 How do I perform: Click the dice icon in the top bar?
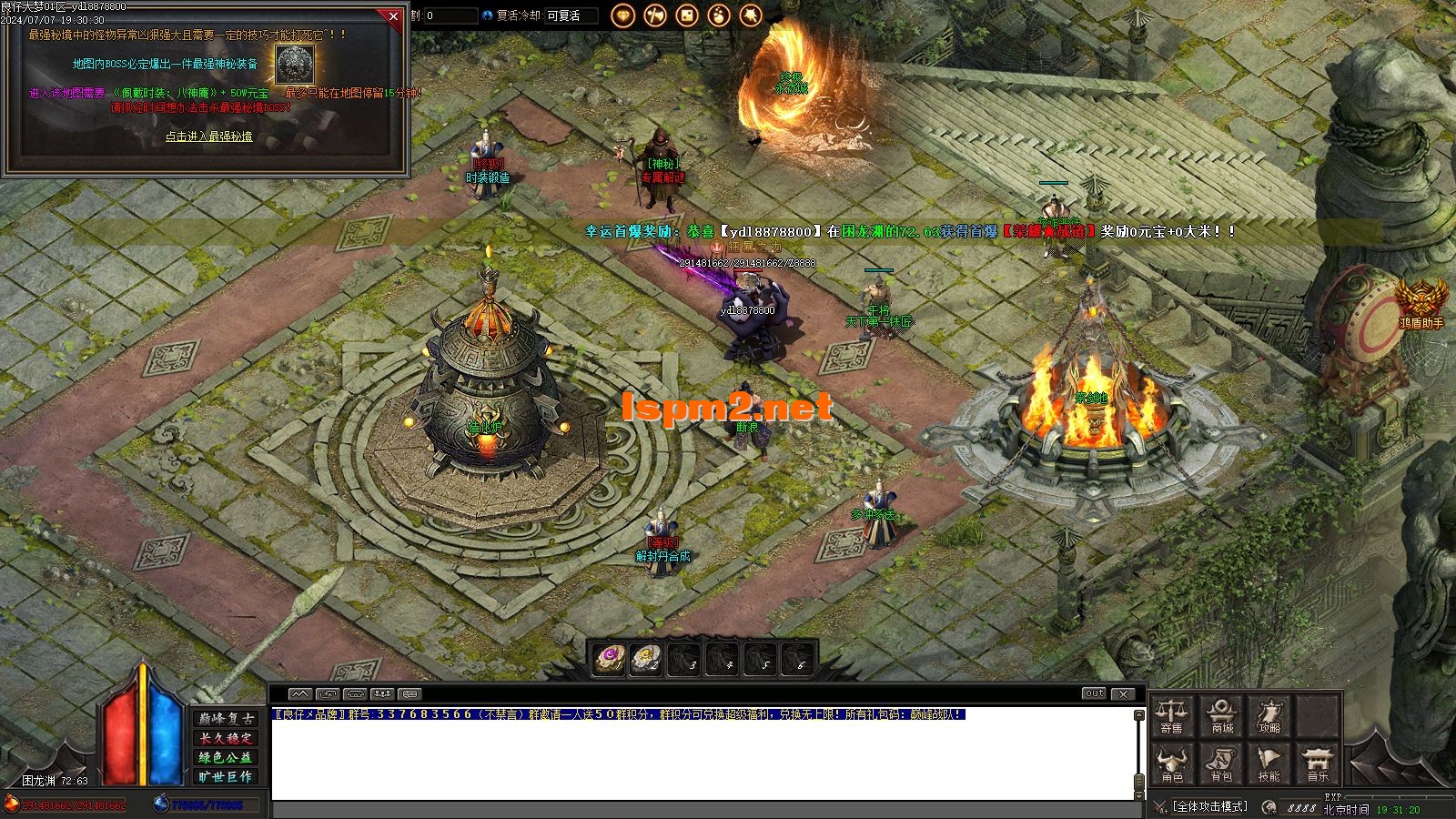tap(687, 15)
